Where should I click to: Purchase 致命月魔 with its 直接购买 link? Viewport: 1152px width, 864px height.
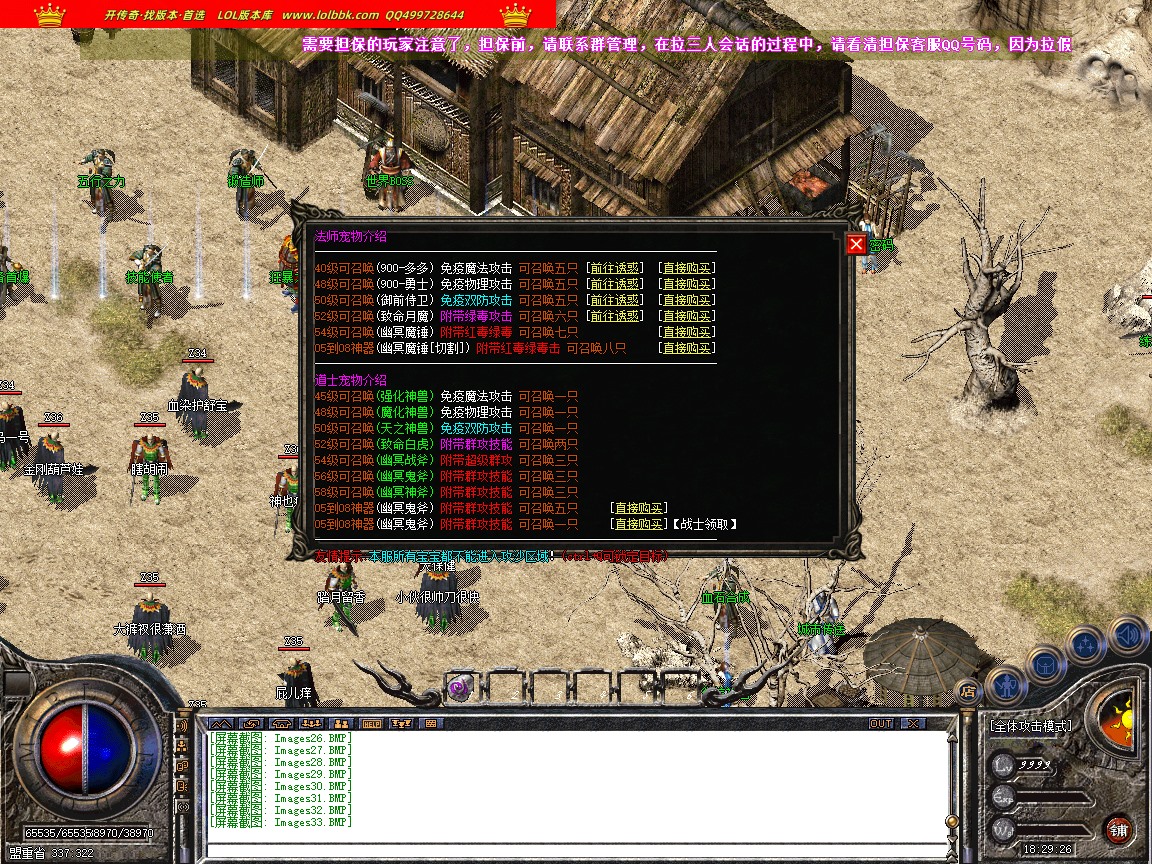(686, 316)
